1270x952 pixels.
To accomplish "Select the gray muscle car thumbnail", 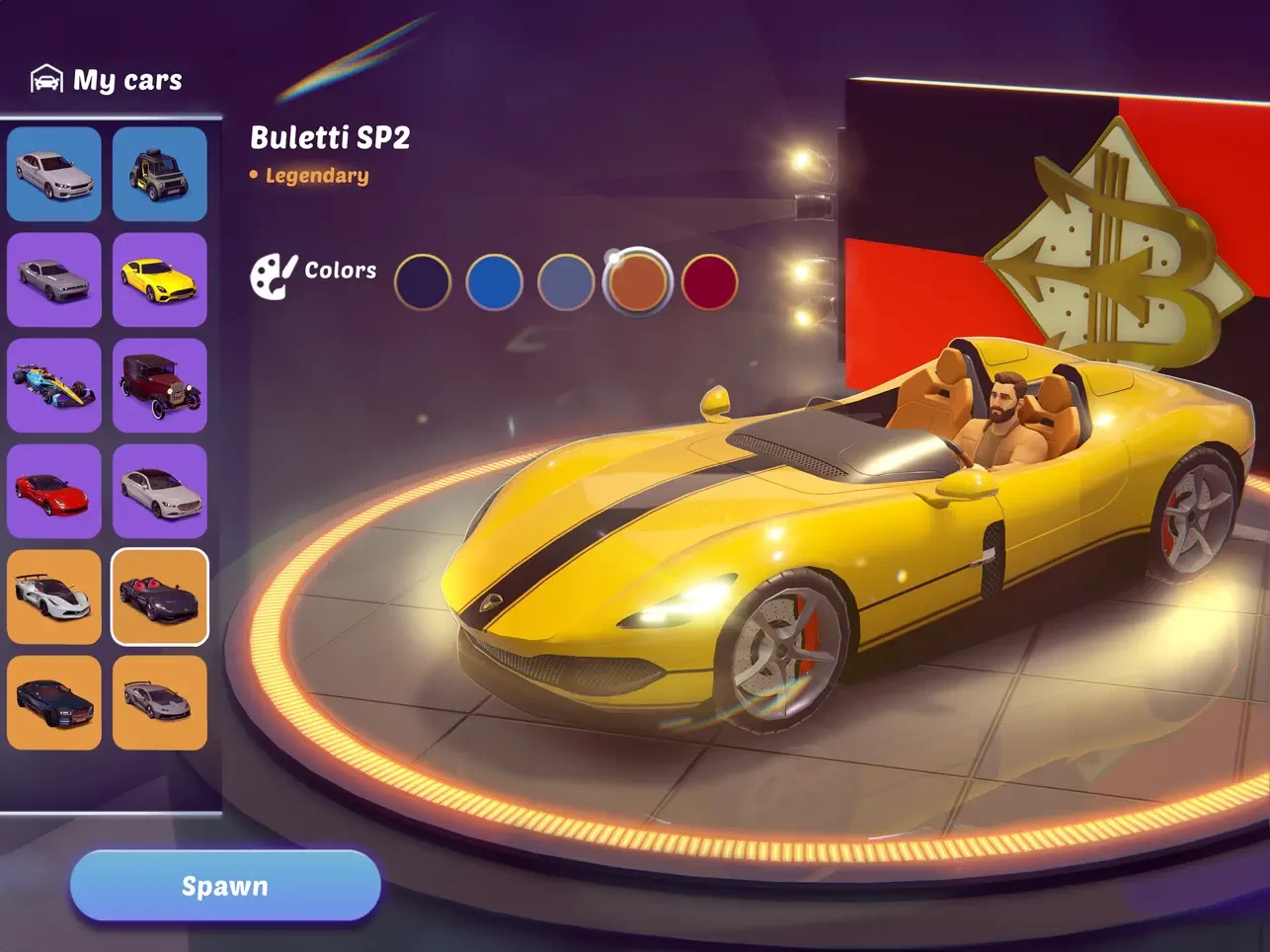I will [x=54, y=279].
